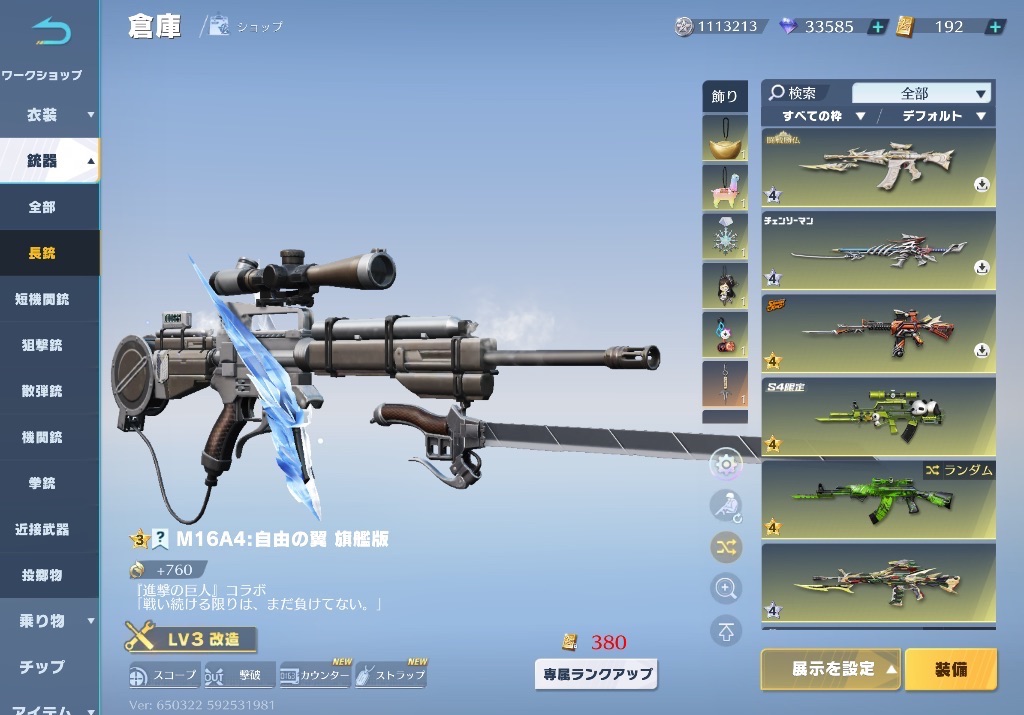The width and height of the screenshot is (1024, 715).
Task: Click the 専属ランクアップ button
Action: click(596, 673)
